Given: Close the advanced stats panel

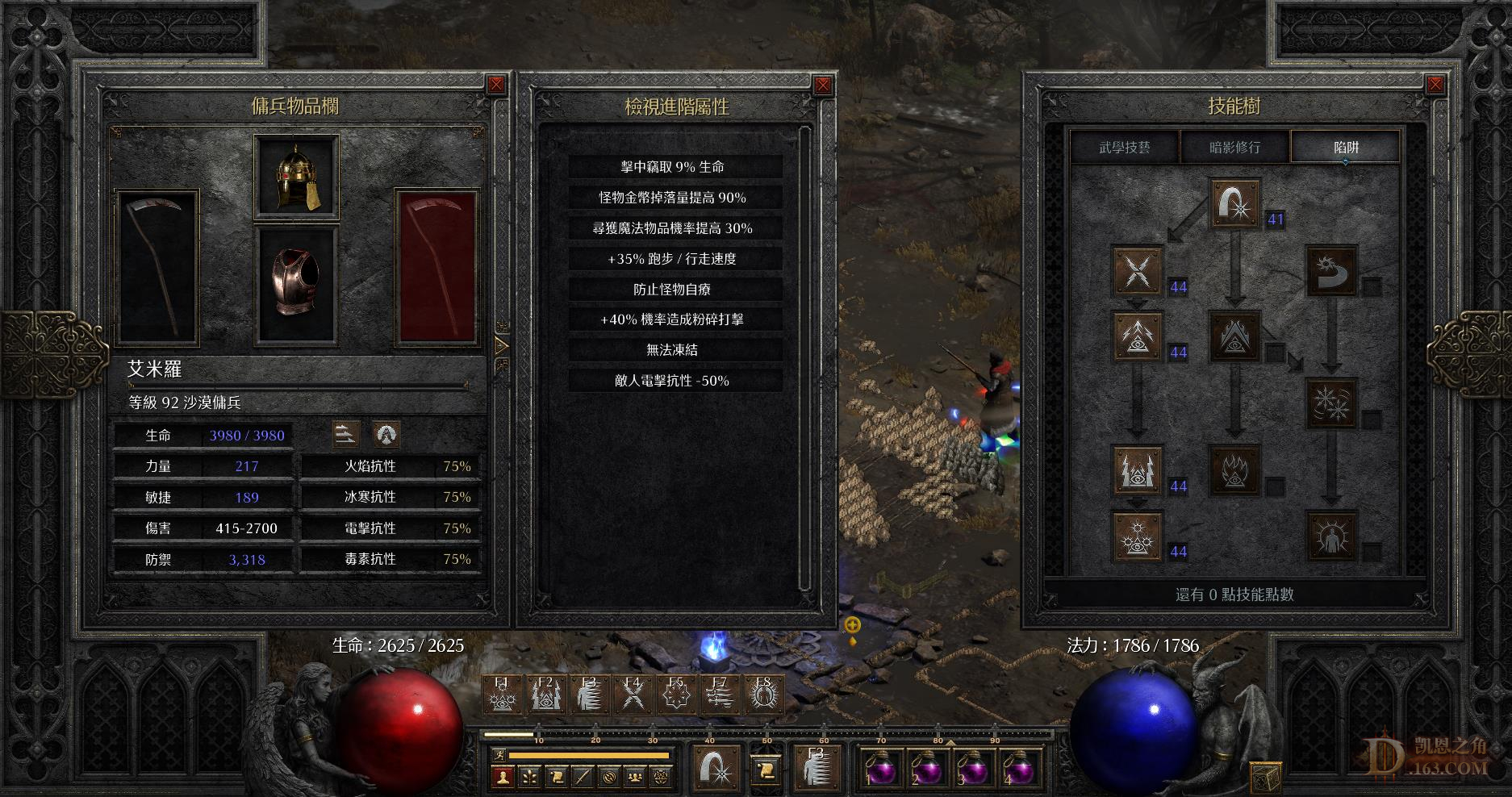Looking at the screenshot, I should (822, 85).
